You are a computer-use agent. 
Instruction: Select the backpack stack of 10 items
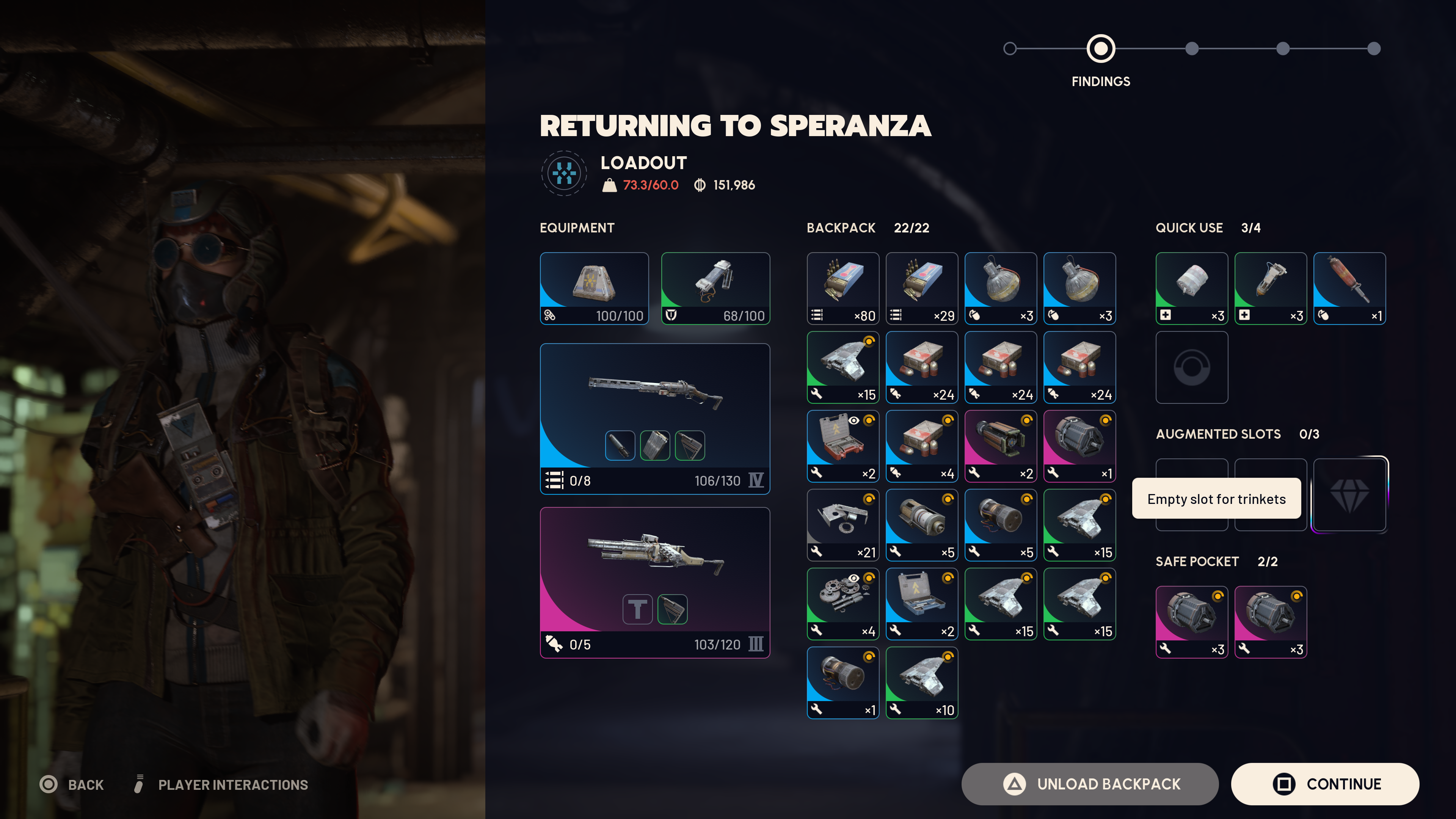tap(921, 683)
